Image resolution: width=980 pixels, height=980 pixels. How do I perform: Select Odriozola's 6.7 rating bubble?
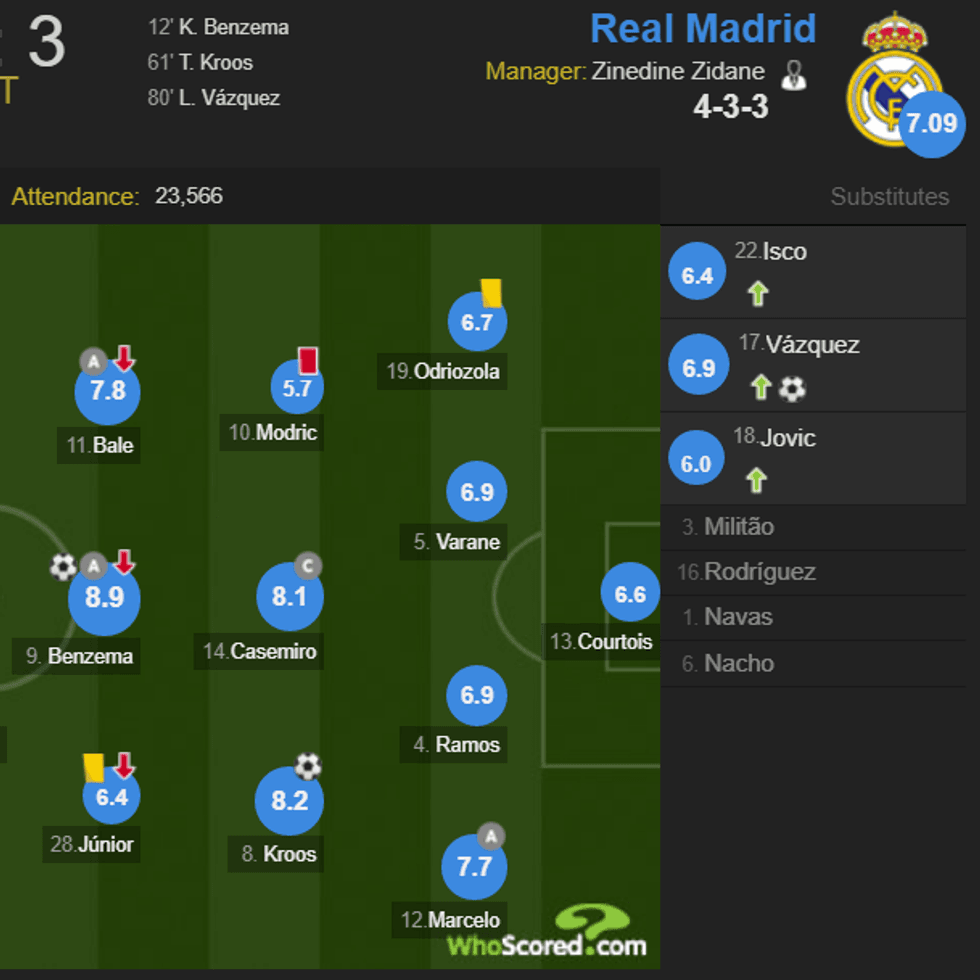[x=477, y=322]
